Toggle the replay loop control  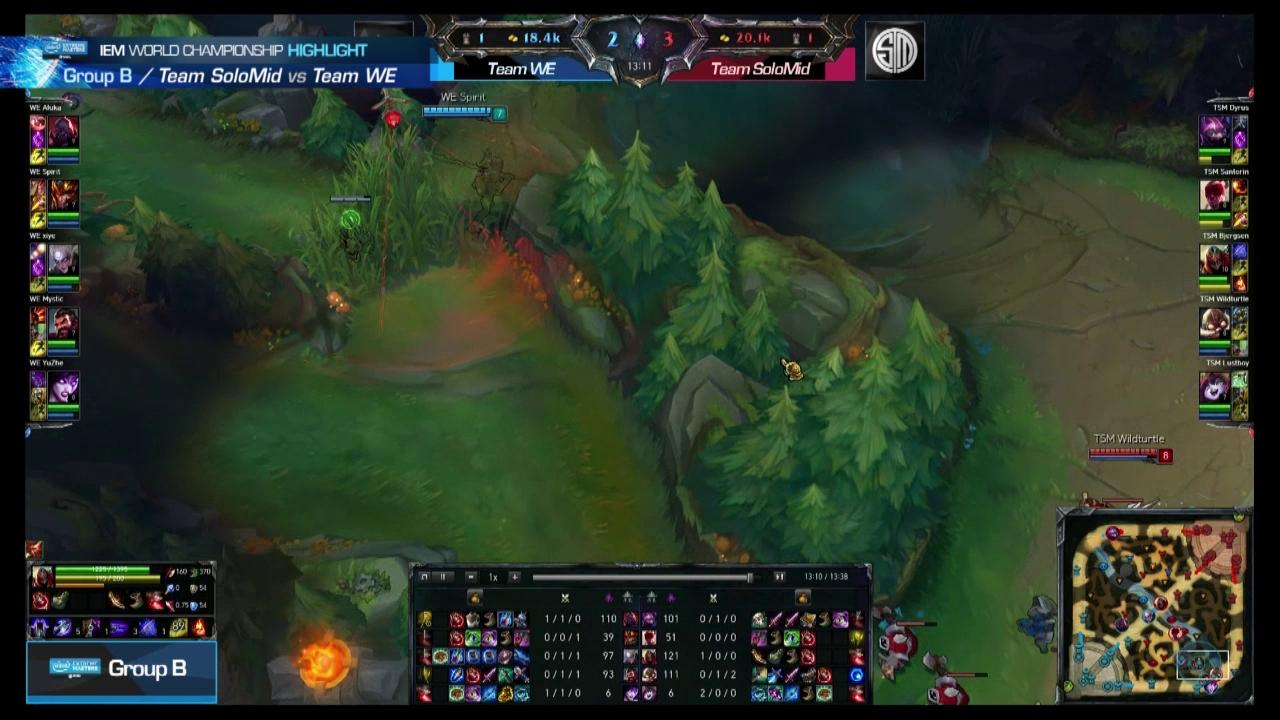[x=422, y=578]
